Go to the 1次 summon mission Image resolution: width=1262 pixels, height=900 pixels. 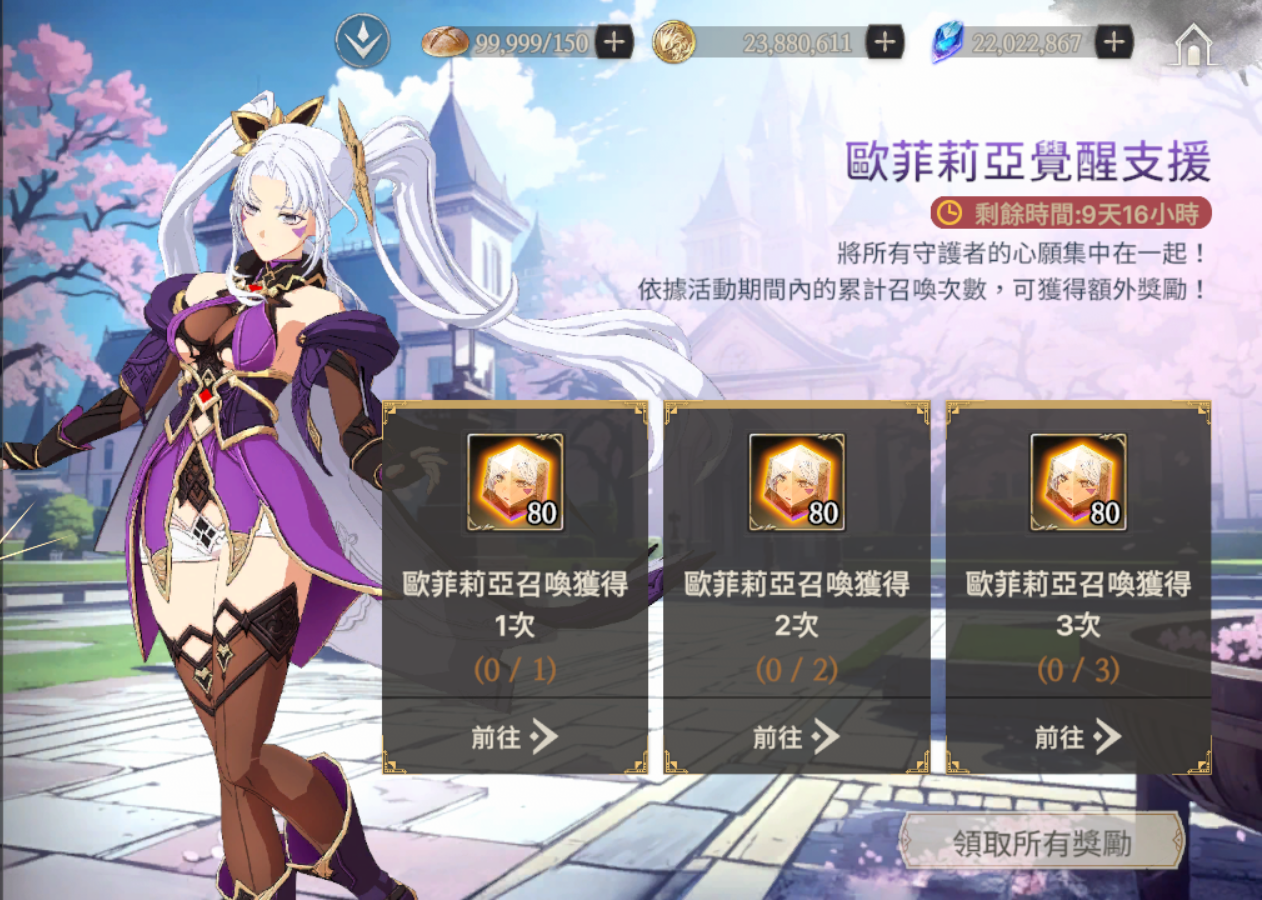coord(515,738)
